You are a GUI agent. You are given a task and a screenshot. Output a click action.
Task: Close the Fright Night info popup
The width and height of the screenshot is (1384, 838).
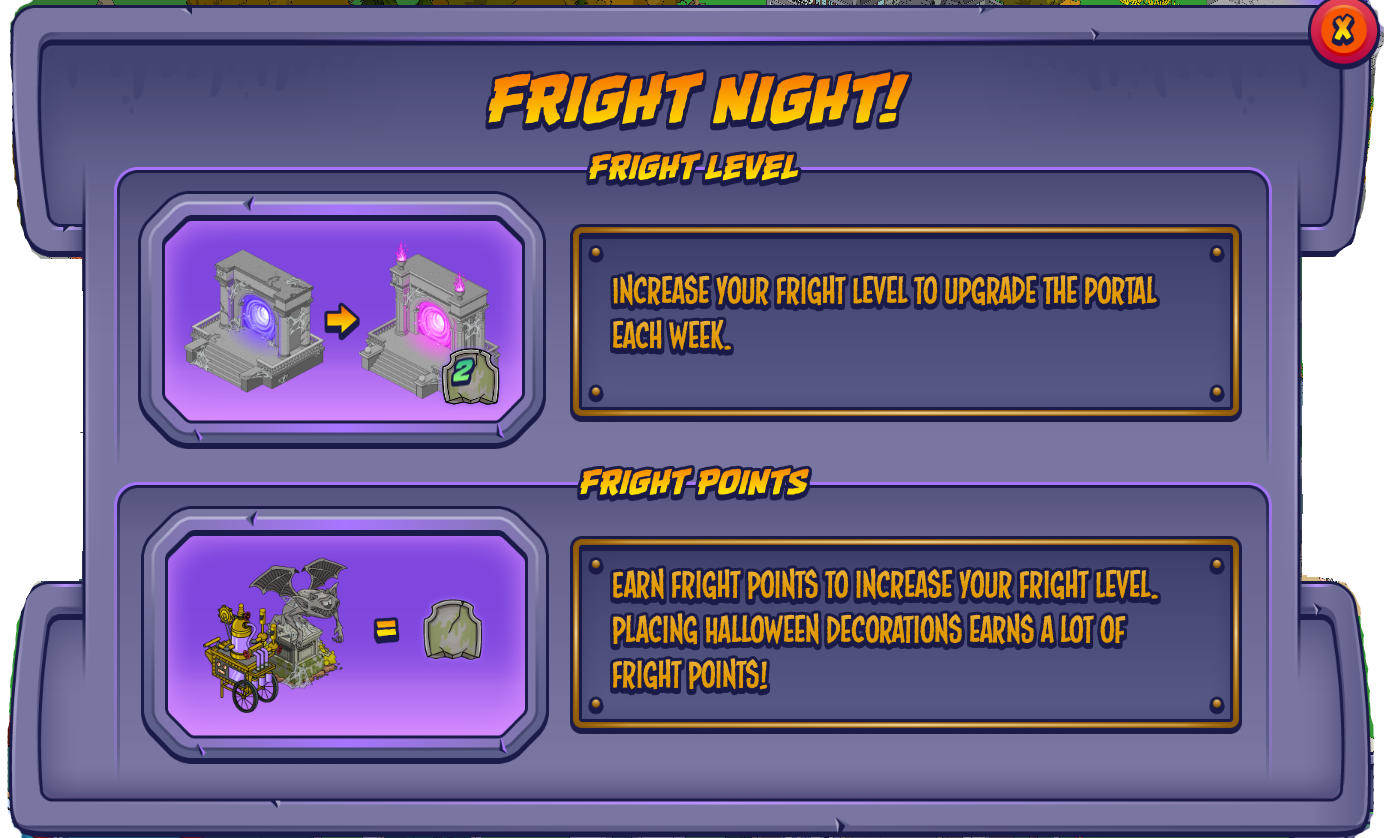(1343, 30)
